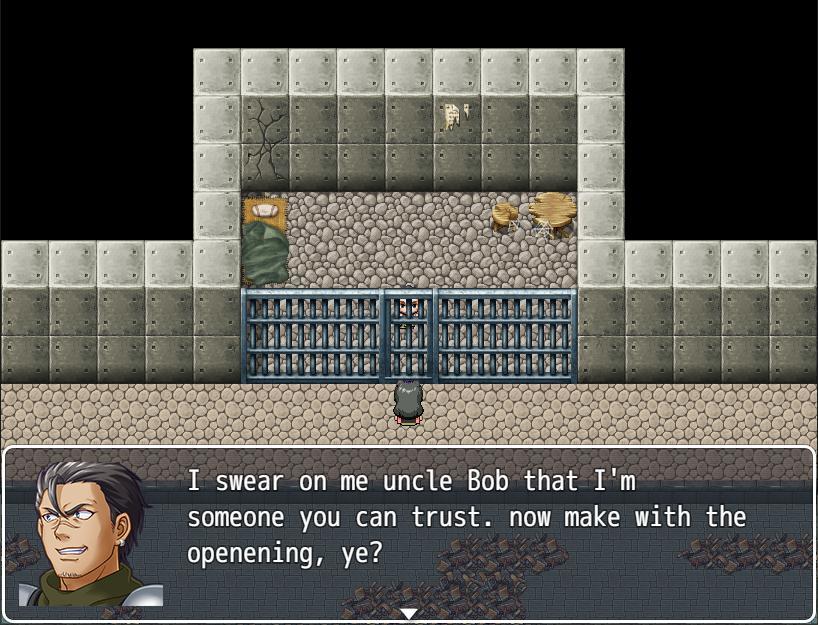
Task: Click the white continue arrow in dialogue box
Action: pyautogui.click(x=408, y=612)
